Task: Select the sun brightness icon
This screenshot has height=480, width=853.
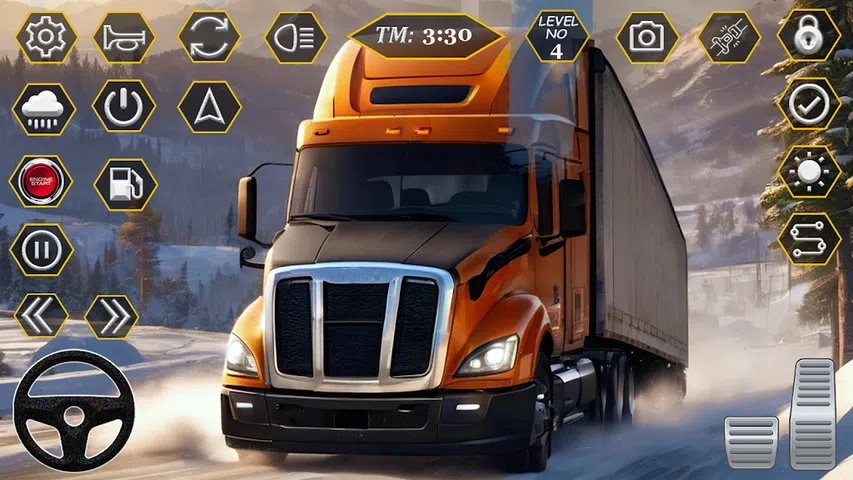Action: [809, 172]
